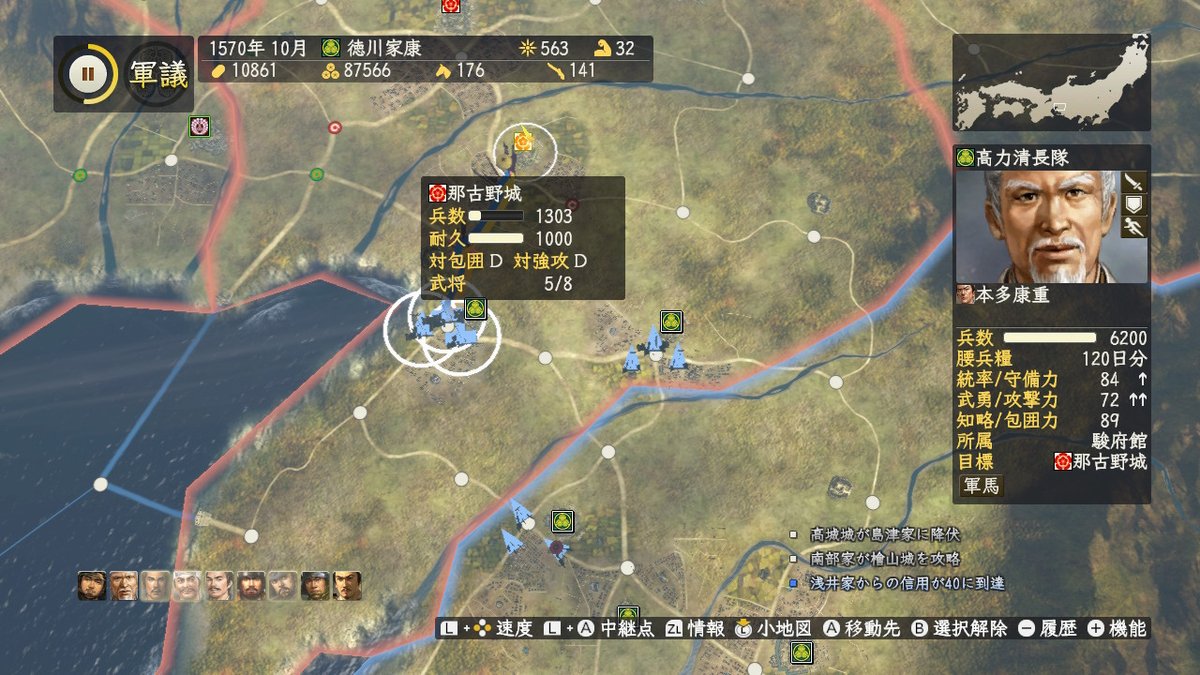The height and width of the screenshot is (675, 1200).
Task: Select the last officer portrait in bottom row
Action: (x=346, y=585)
